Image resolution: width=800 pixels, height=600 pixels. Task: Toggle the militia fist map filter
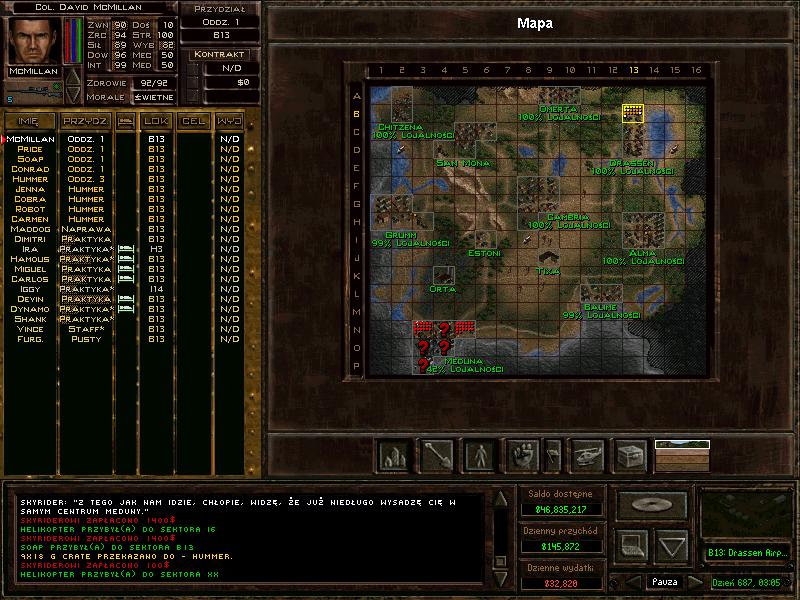[x=525, y=456]
